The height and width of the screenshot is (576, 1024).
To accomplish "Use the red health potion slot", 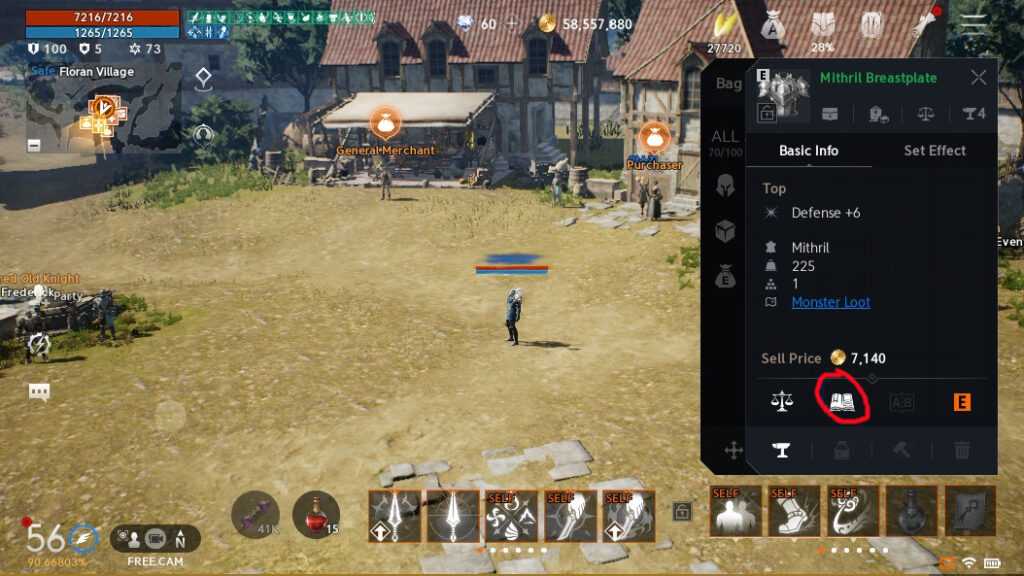I will tap(315, 514).
